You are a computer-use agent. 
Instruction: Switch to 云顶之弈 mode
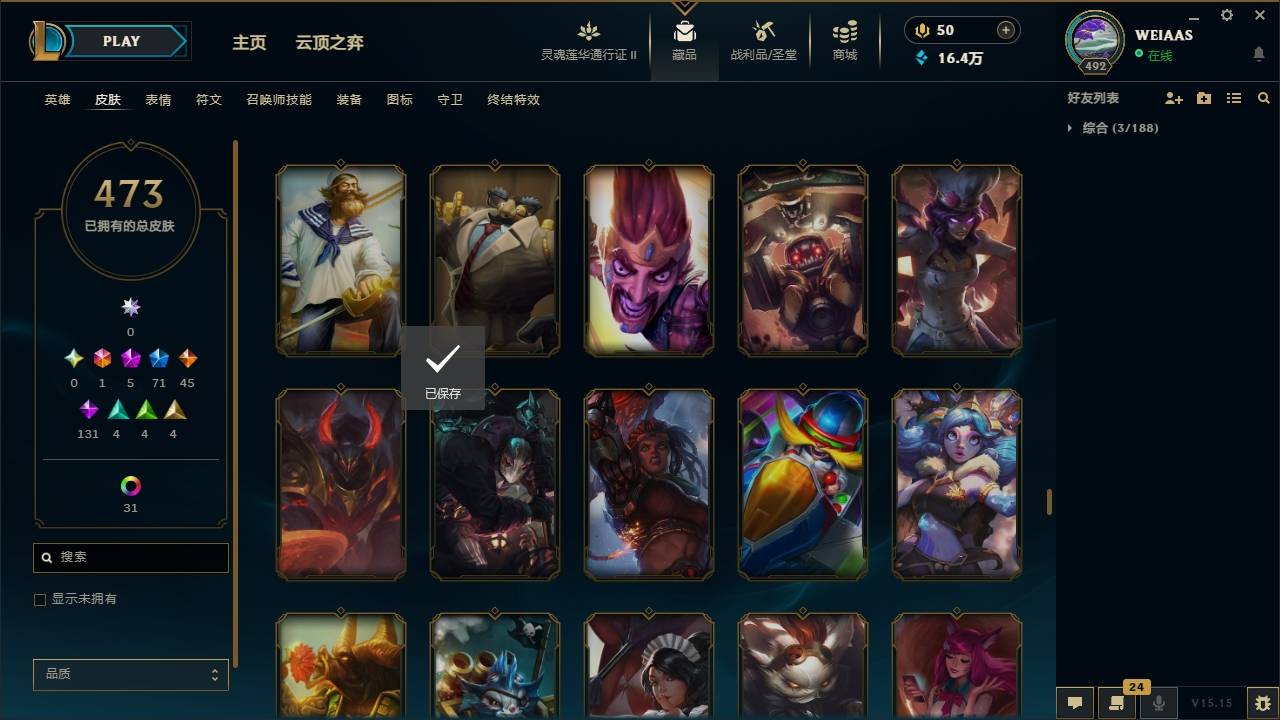click(x=331, y=43)
